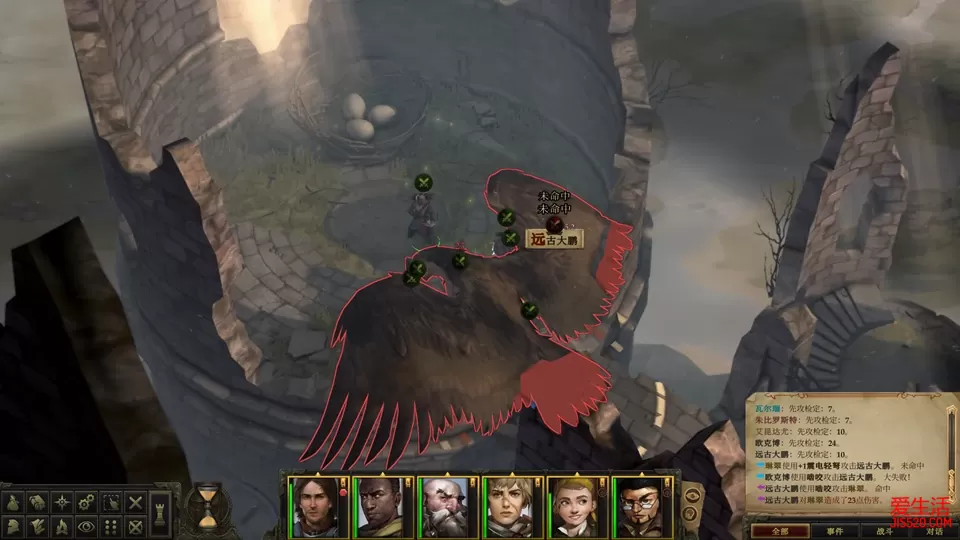The height and width of the screenshot is (540, 960).
Task: Select the blonde smiling girl portrait
Action: pyautogui.click(x=572, y=507)
